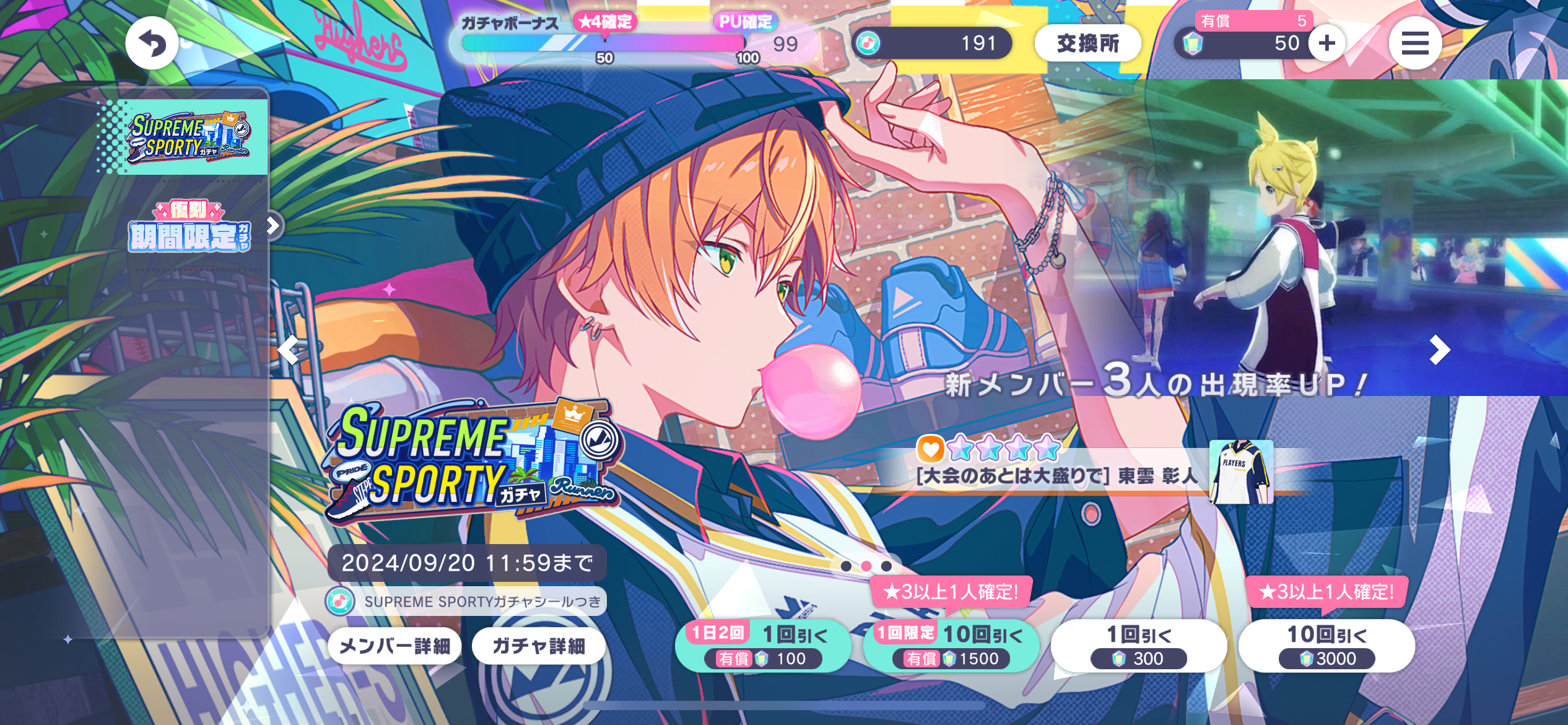Viewport: 1568px width, 725px height.
Task: Open メンバー詳細 member details
Action: pyautogui.click(x=394, y=646)
